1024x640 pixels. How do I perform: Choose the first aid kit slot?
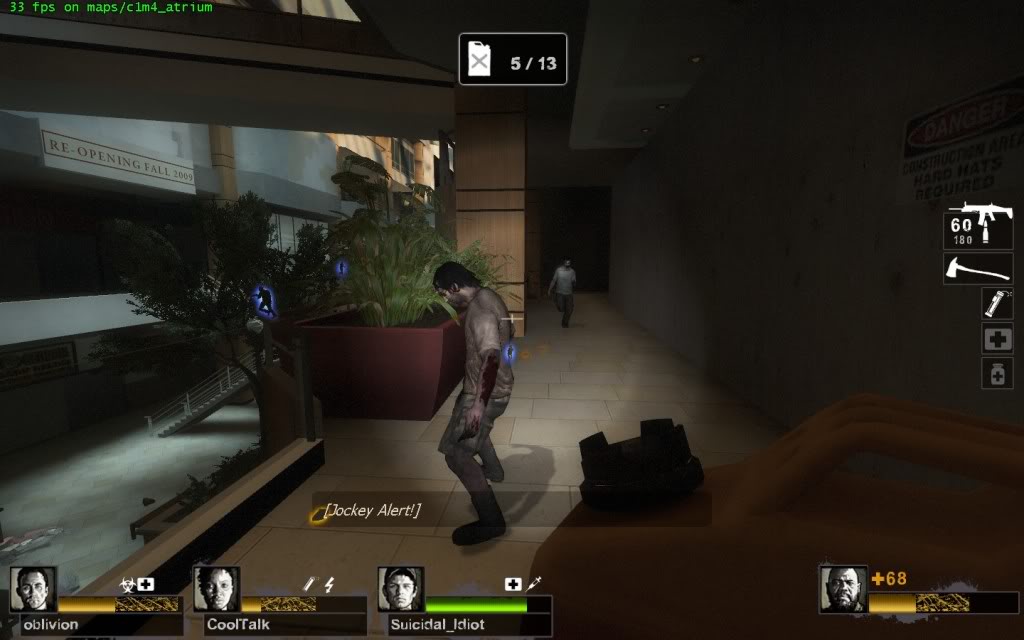pos(996,338)
